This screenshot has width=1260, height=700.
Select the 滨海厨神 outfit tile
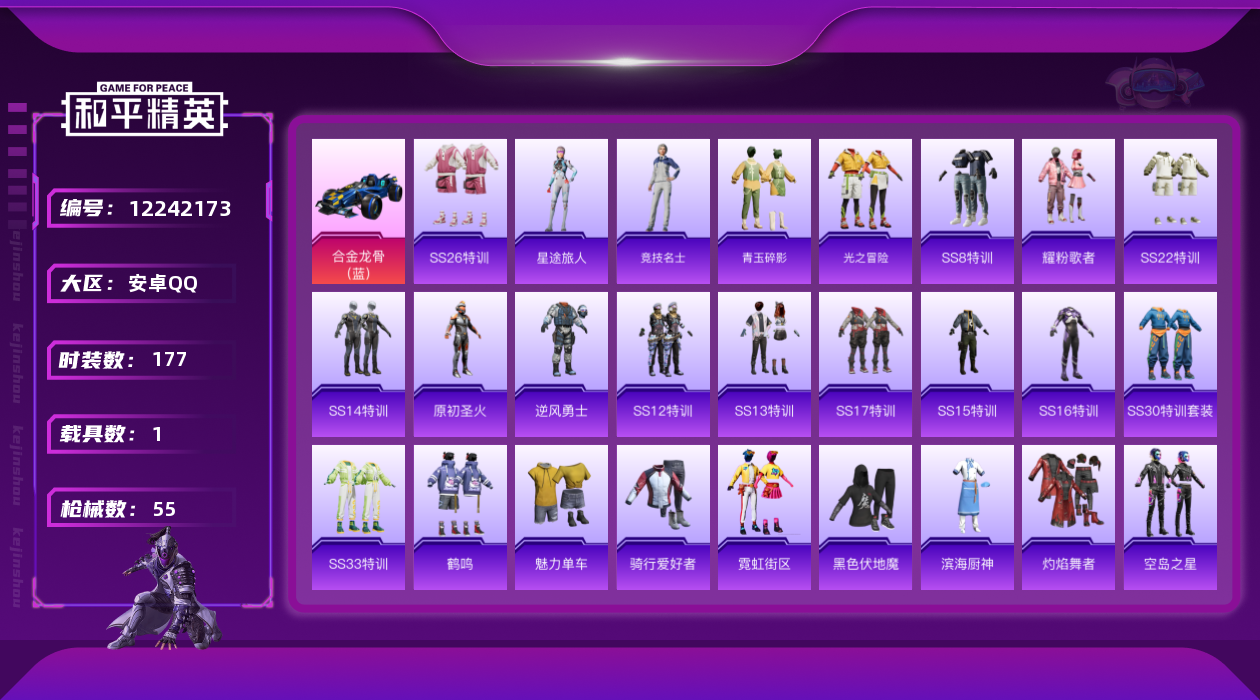tap(967, 517)
